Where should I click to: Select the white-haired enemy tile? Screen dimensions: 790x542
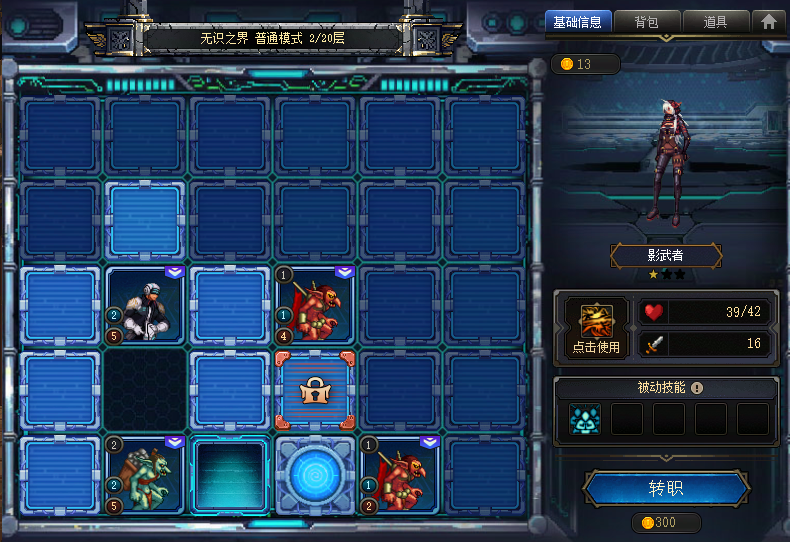point(146,304)
